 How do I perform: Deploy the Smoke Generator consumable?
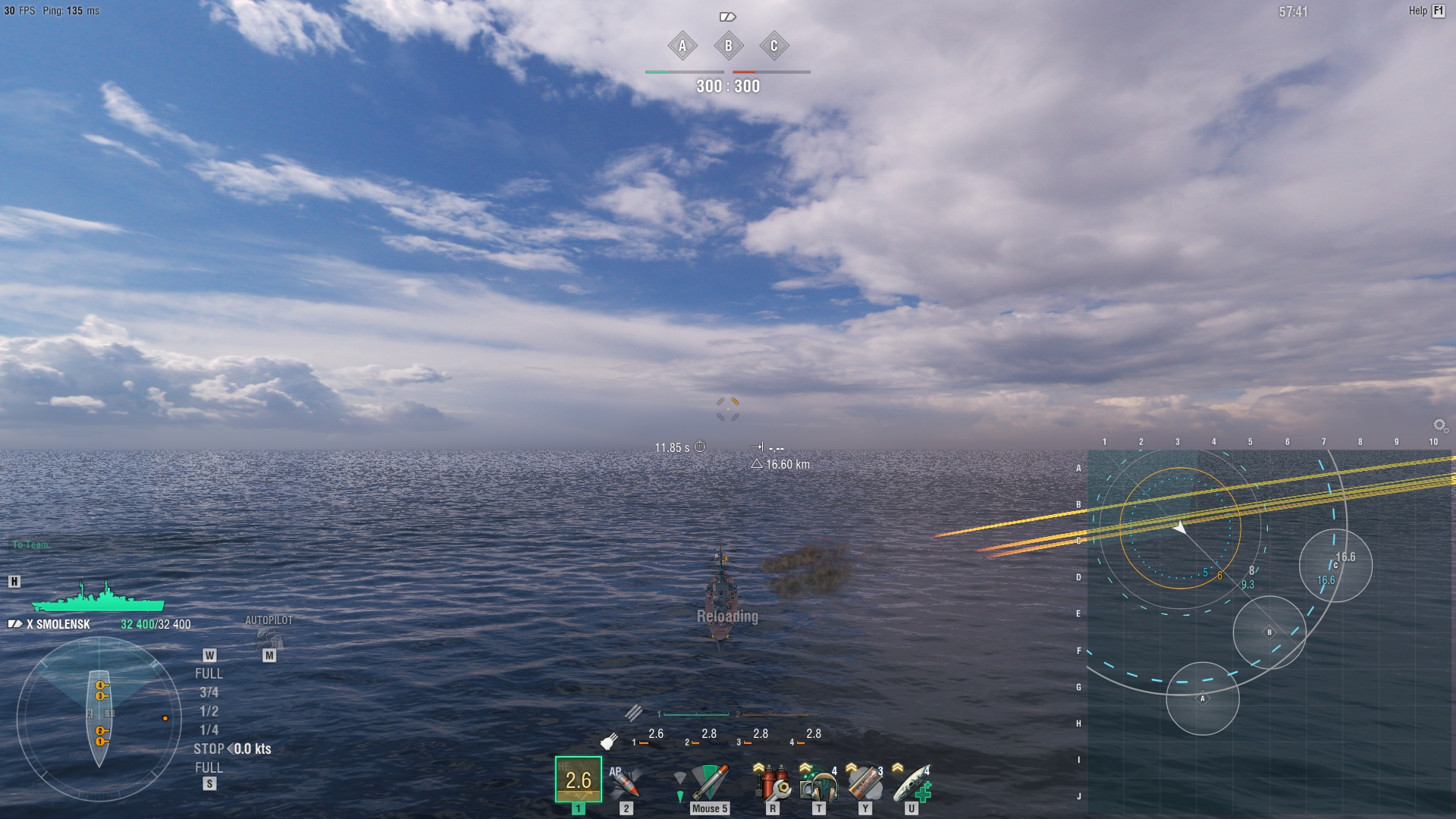864,785
